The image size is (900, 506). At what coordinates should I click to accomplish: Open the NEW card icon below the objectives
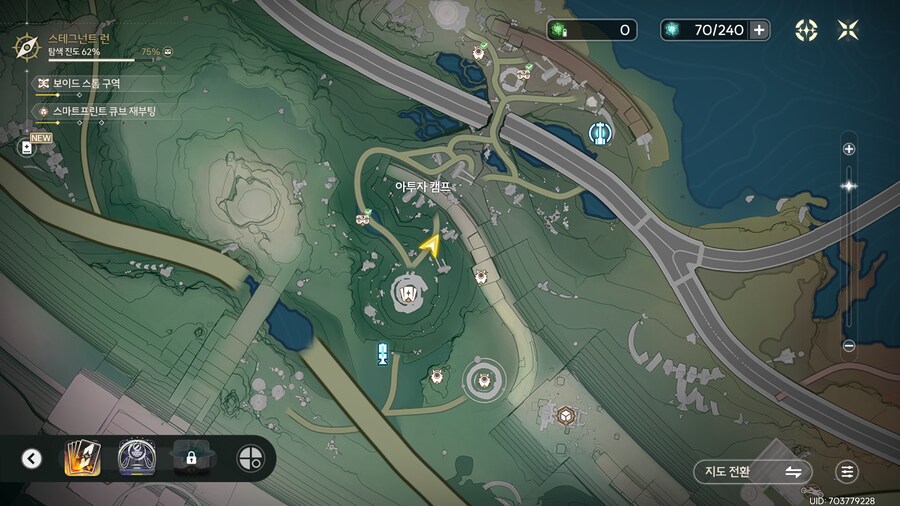[x=27, y=147]
